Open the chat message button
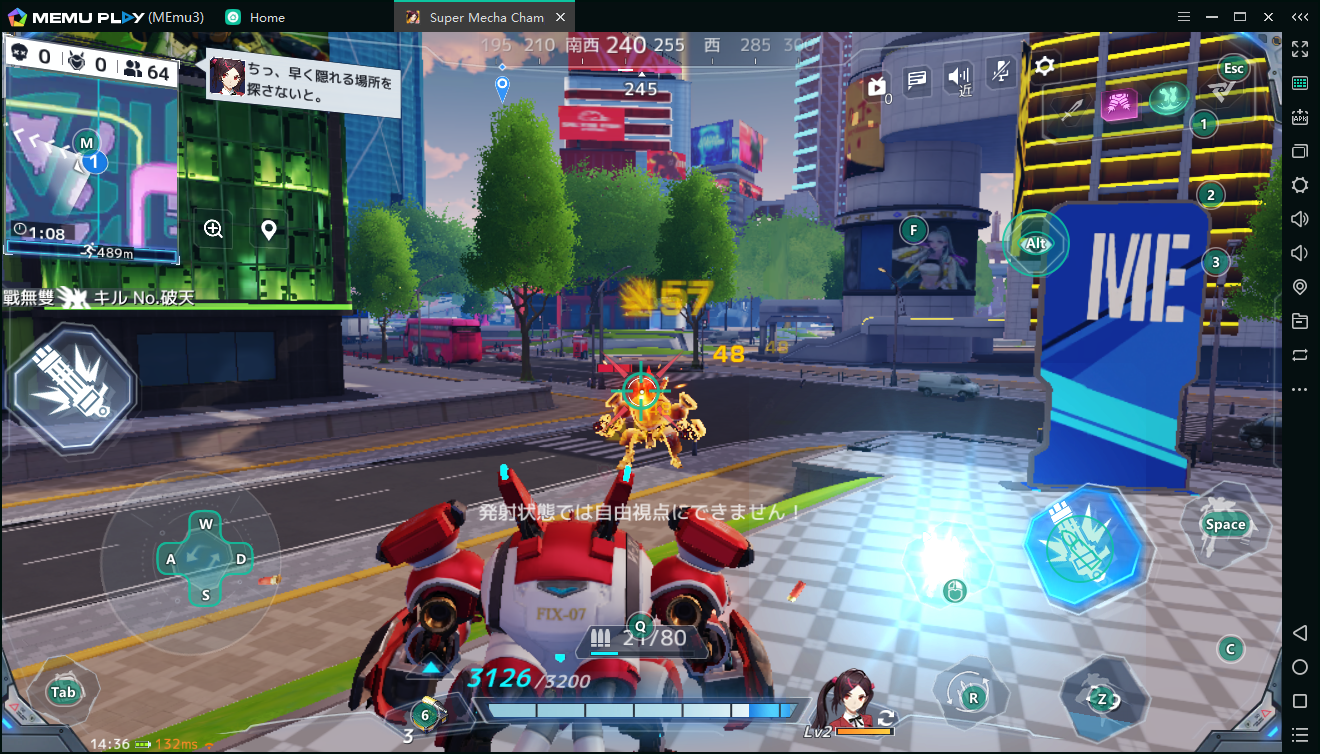The height and width of the screenshot is (754, 1320). 916,78
